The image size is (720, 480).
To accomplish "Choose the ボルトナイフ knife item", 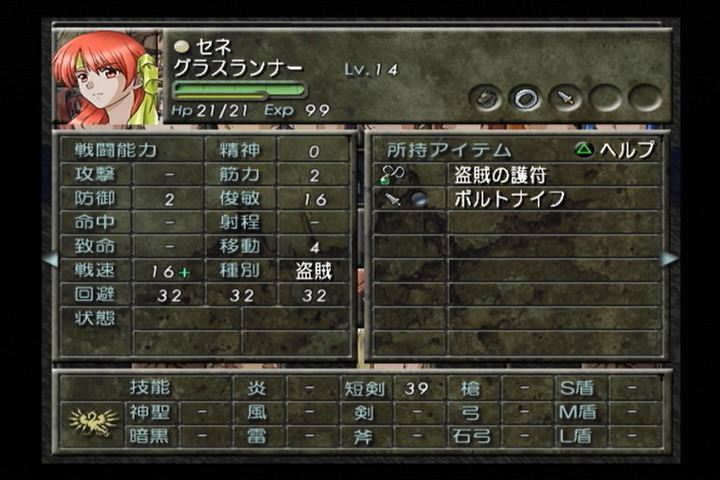I will tap(509, 198).
